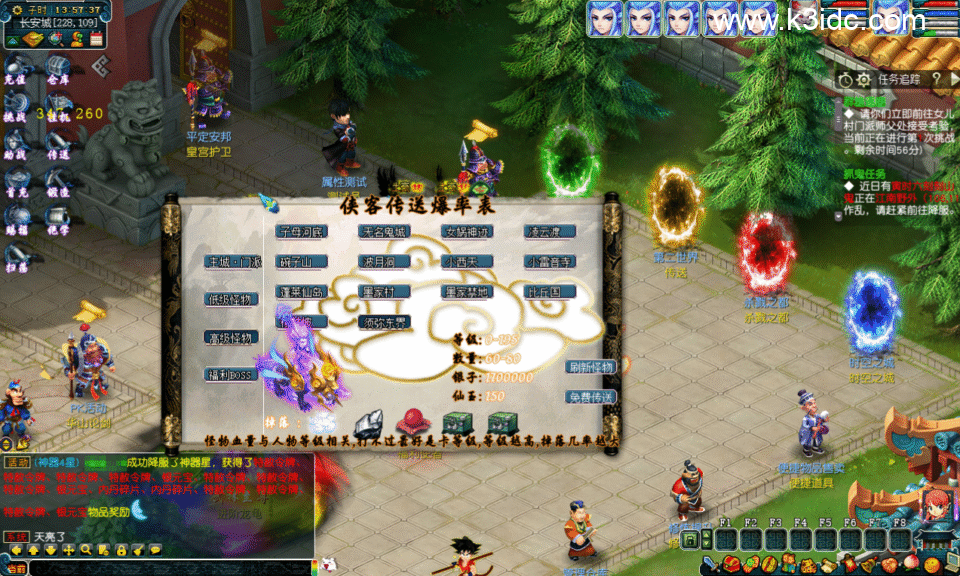Use the 免费传送 free teleport button
The image size is (960, 576).
click(x=590, y=397)
